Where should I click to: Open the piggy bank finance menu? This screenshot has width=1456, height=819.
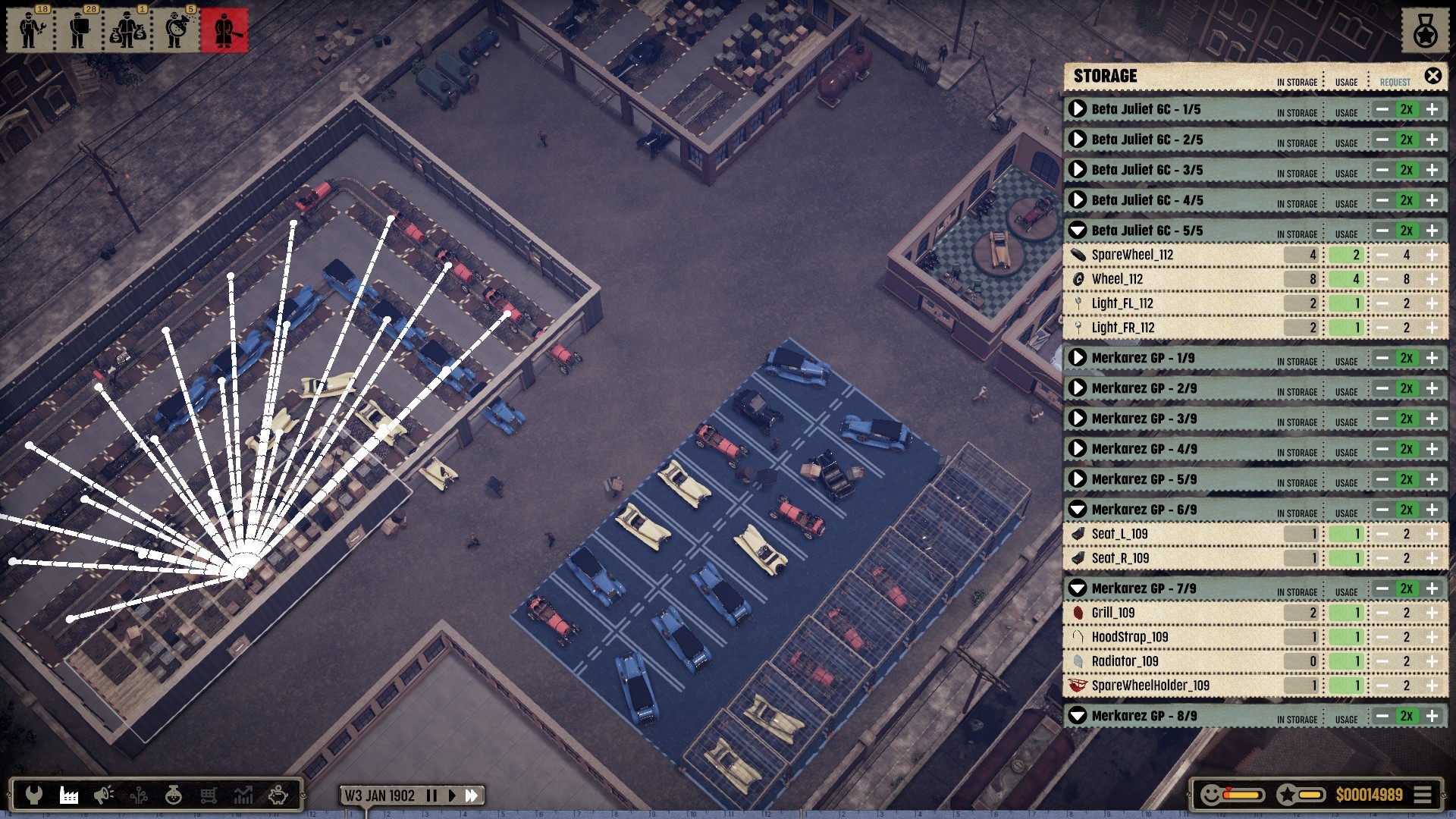[x=278, y=795]
